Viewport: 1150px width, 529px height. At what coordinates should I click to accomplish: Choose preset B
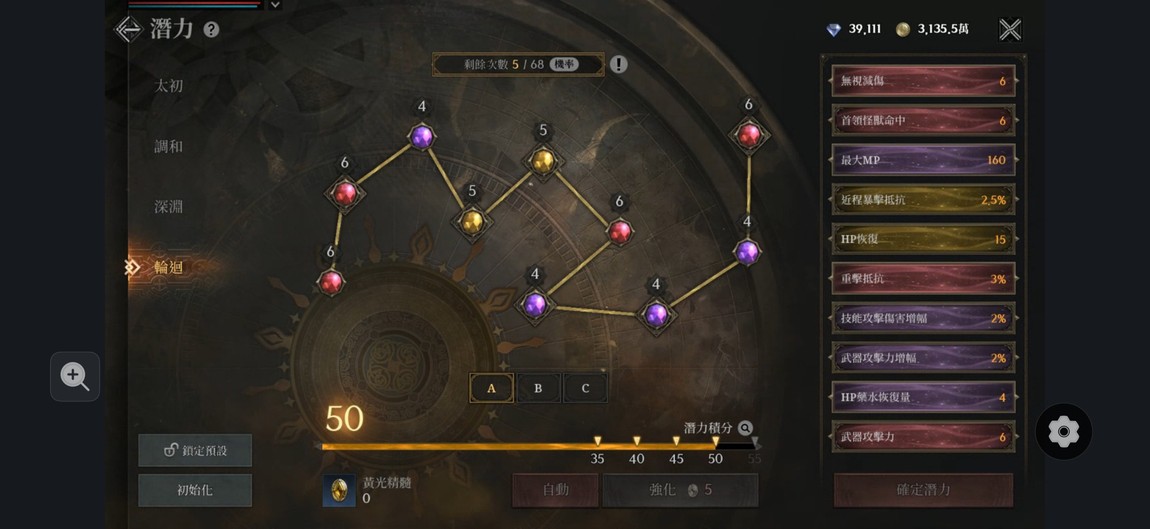click(538, 388)
